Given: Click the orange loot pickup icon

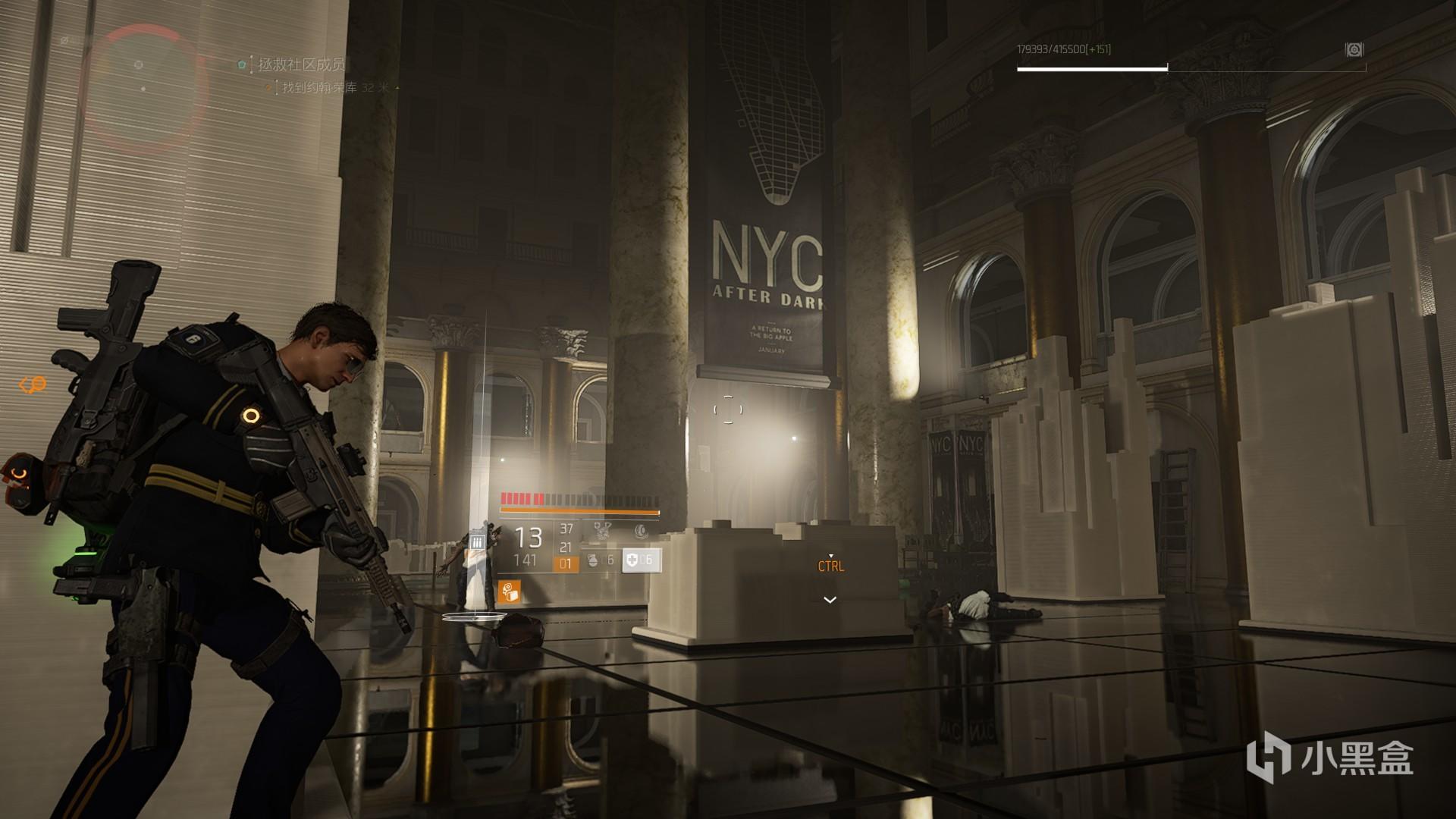Looking at the screenshot, I should click(x=510, y=591).
